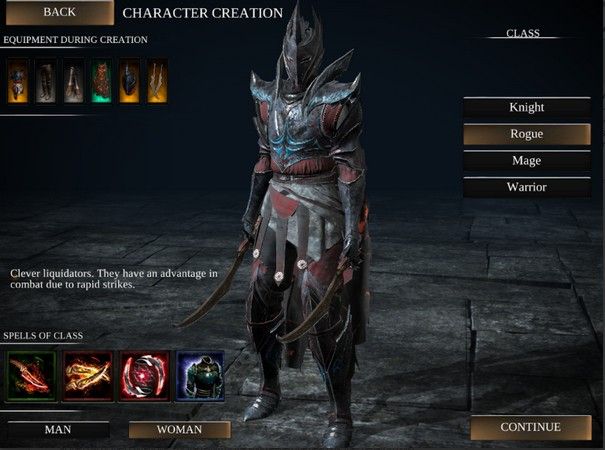This screenshot has height=450, width=605.
Task: Choose the Rogue class
Action: 525,134
